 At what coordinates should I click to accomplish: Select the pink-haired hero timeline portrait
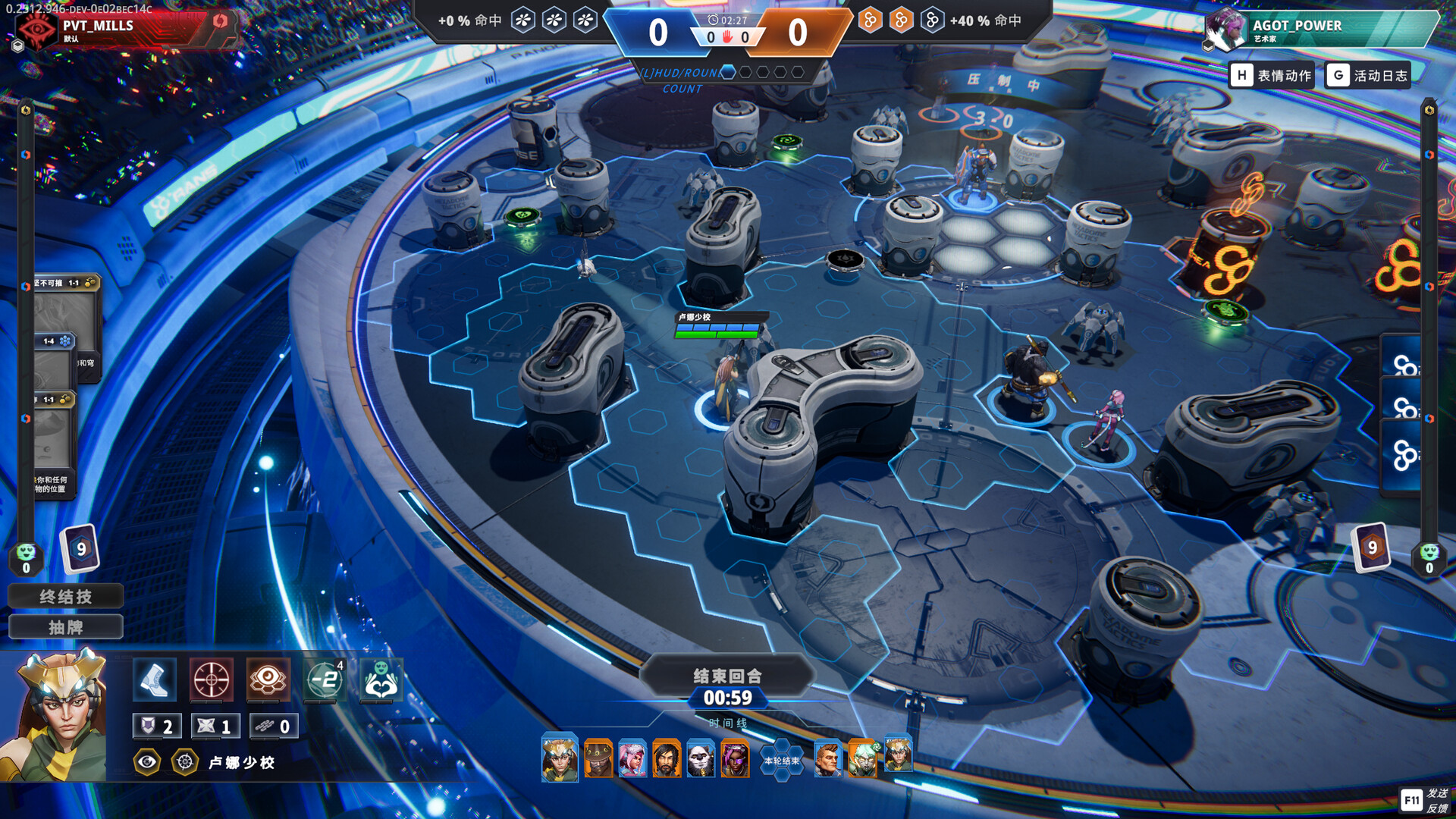[632, 758]
